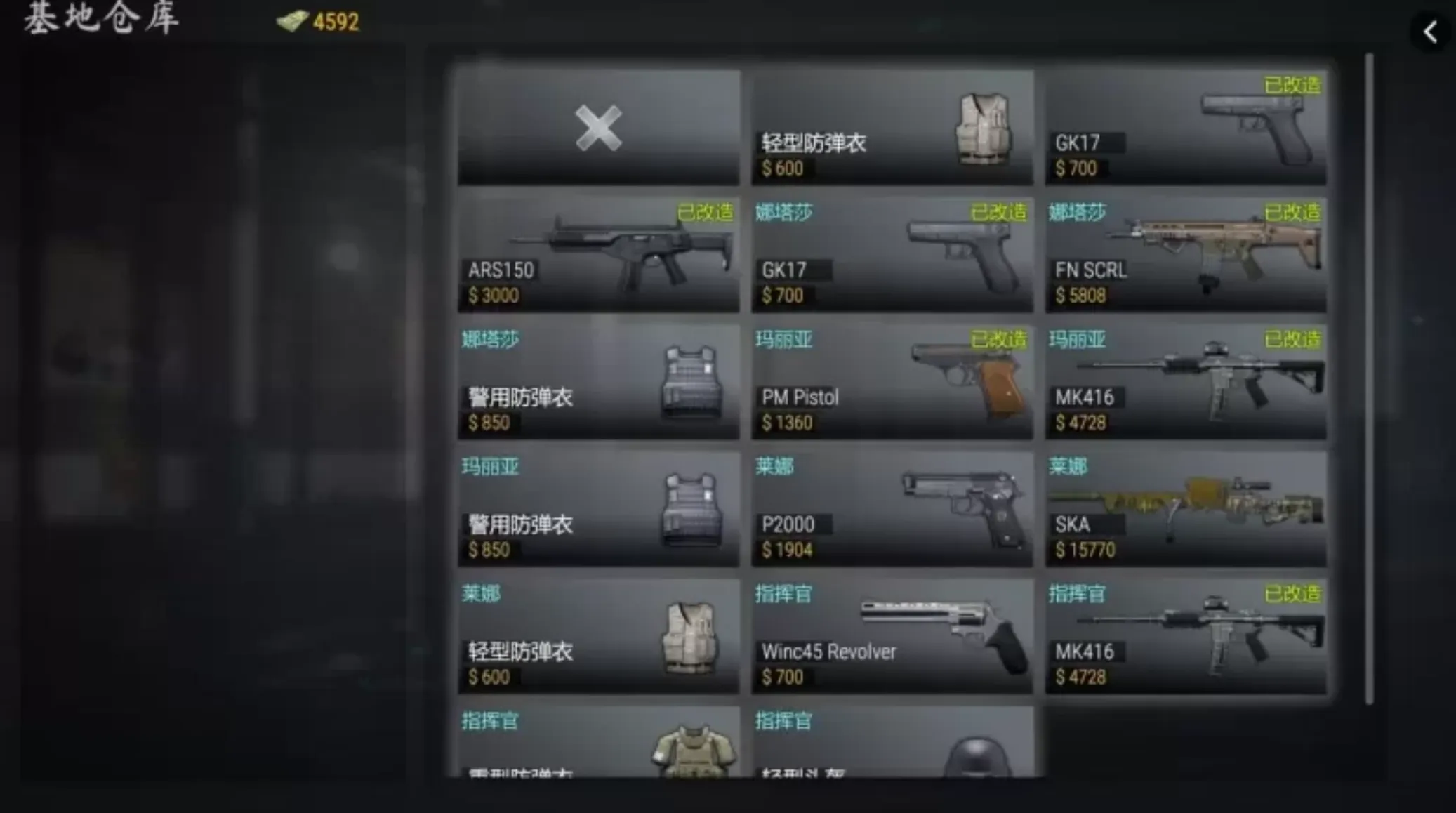Image resolution: width=1456 pixels, height=813 pixels.
Task: Choose the GK17 without an owner tag
Action: pyautogui.click(x=1185, y=128)
